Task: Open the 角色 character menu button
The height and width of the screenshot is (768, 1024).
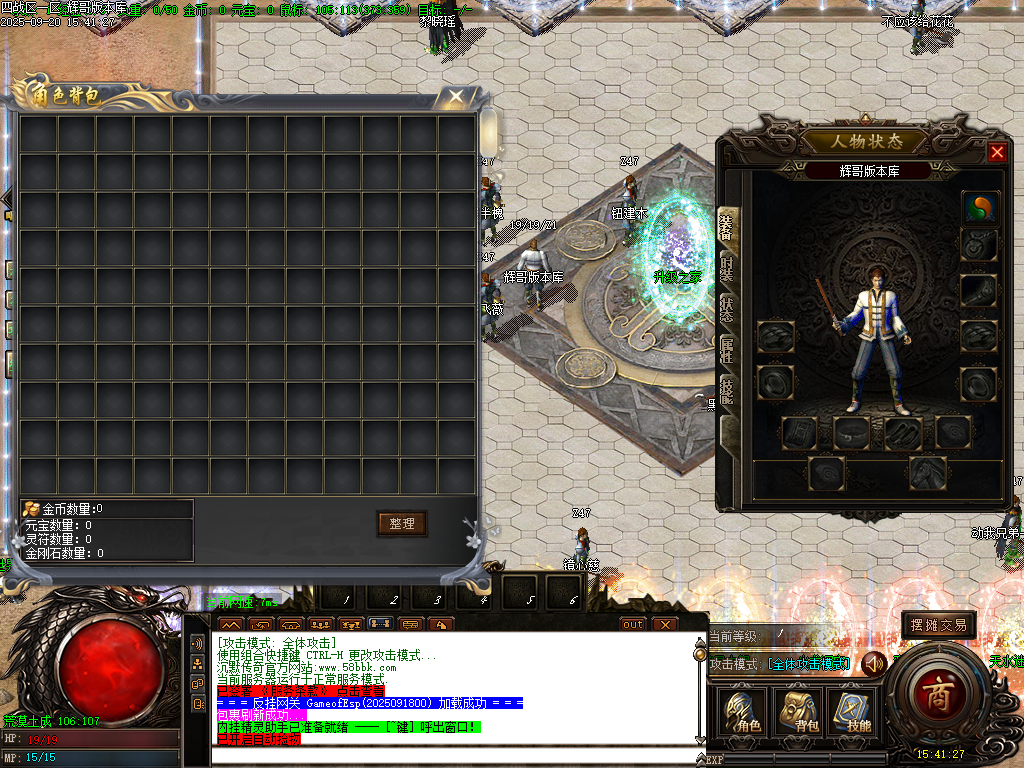Action: [x=744, y=712]
